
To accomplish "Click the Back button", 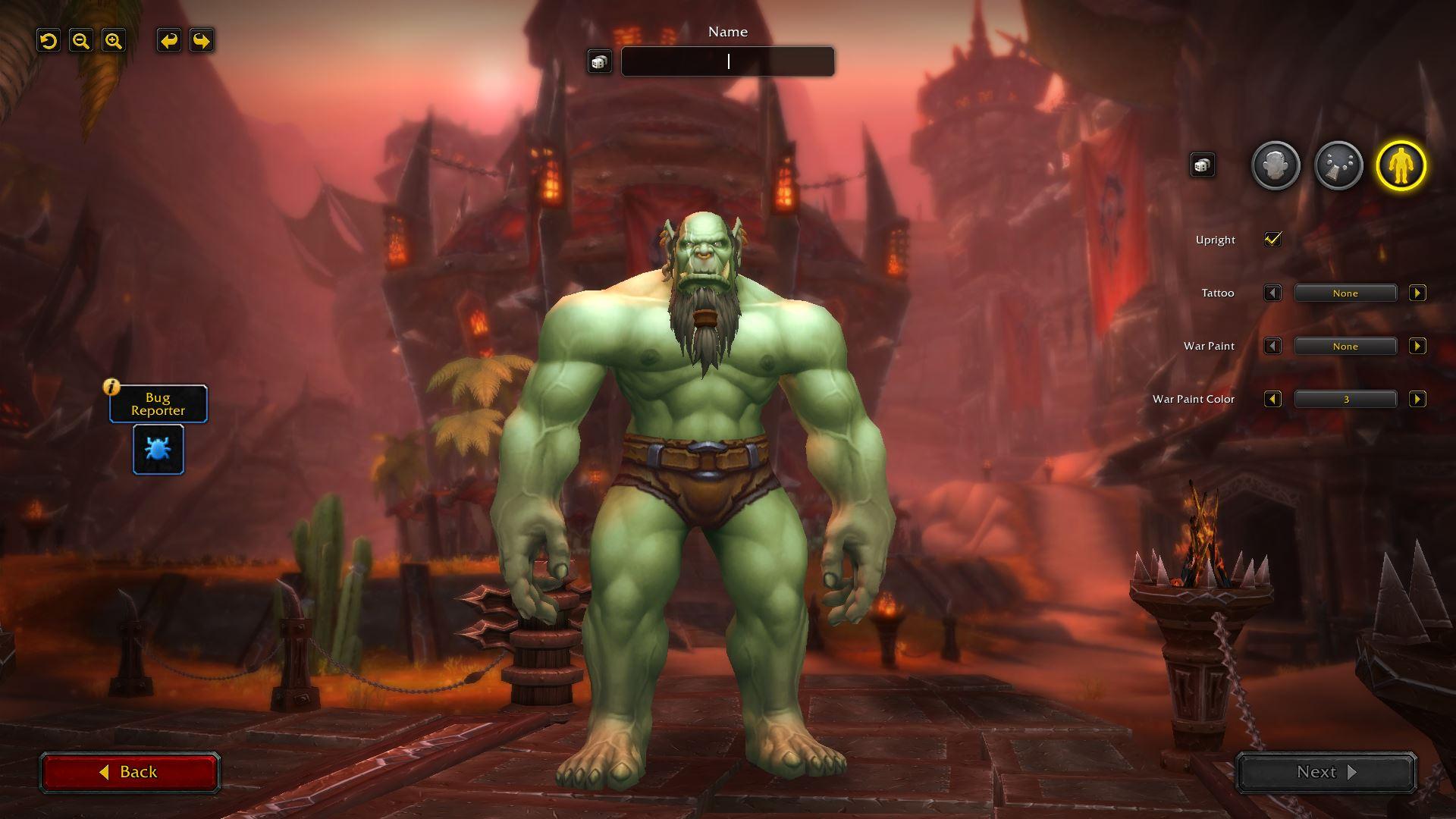I will pos(130,771).
